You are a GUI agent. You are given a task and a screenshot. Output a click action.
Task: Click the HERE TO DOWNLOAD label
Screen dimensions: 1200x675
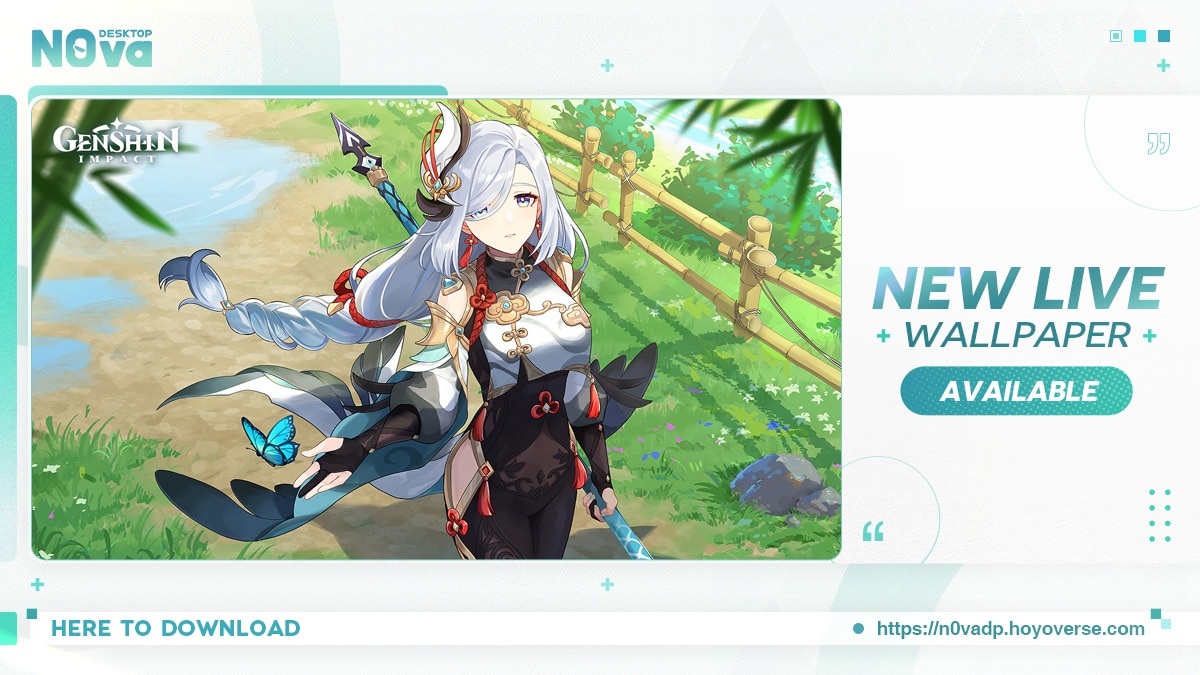coord(176,629)
